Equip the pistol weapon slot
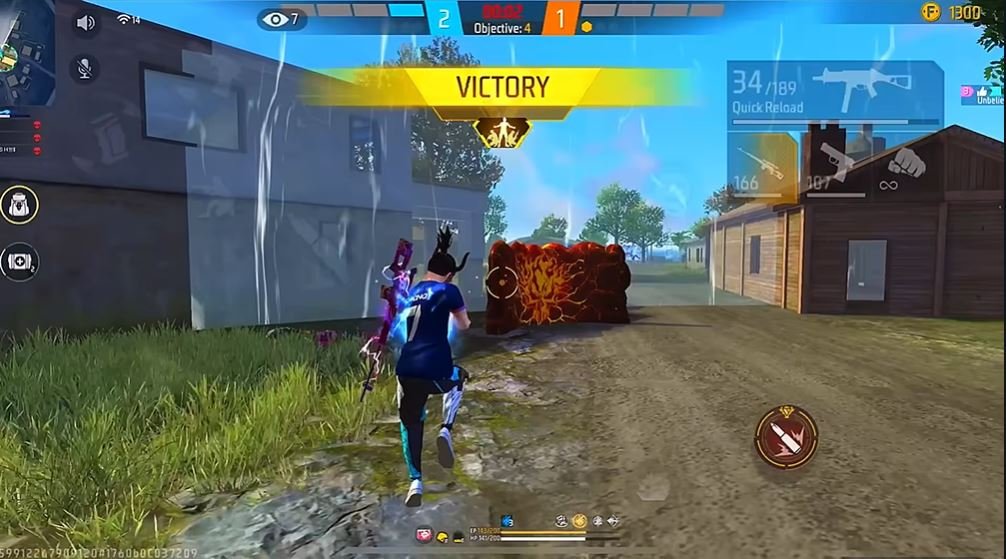Screen dimensions: 1006x559 (836, 165)
